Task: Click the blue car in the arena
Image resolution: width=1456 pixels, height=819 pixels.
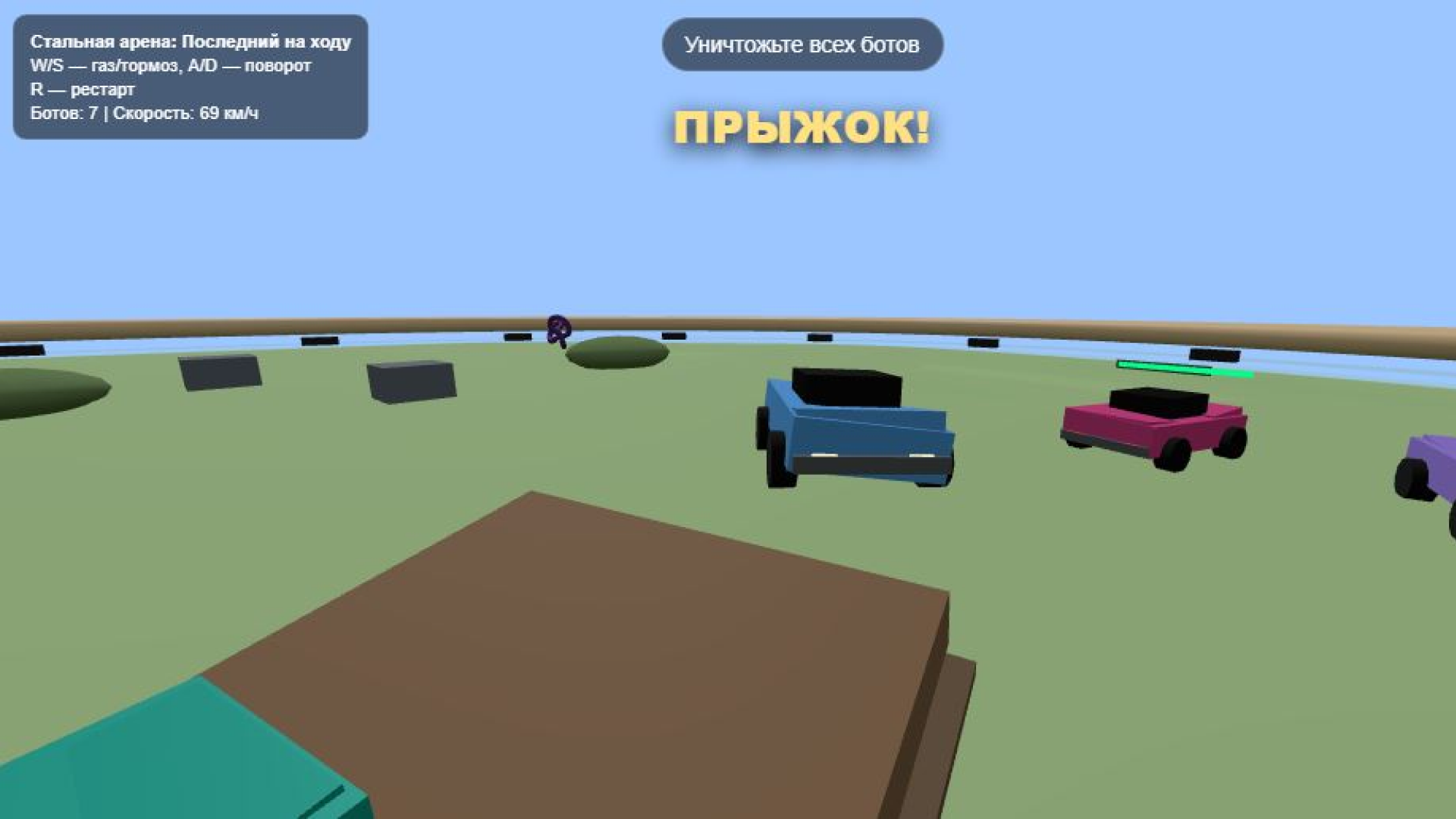Action: pos(857,432)
